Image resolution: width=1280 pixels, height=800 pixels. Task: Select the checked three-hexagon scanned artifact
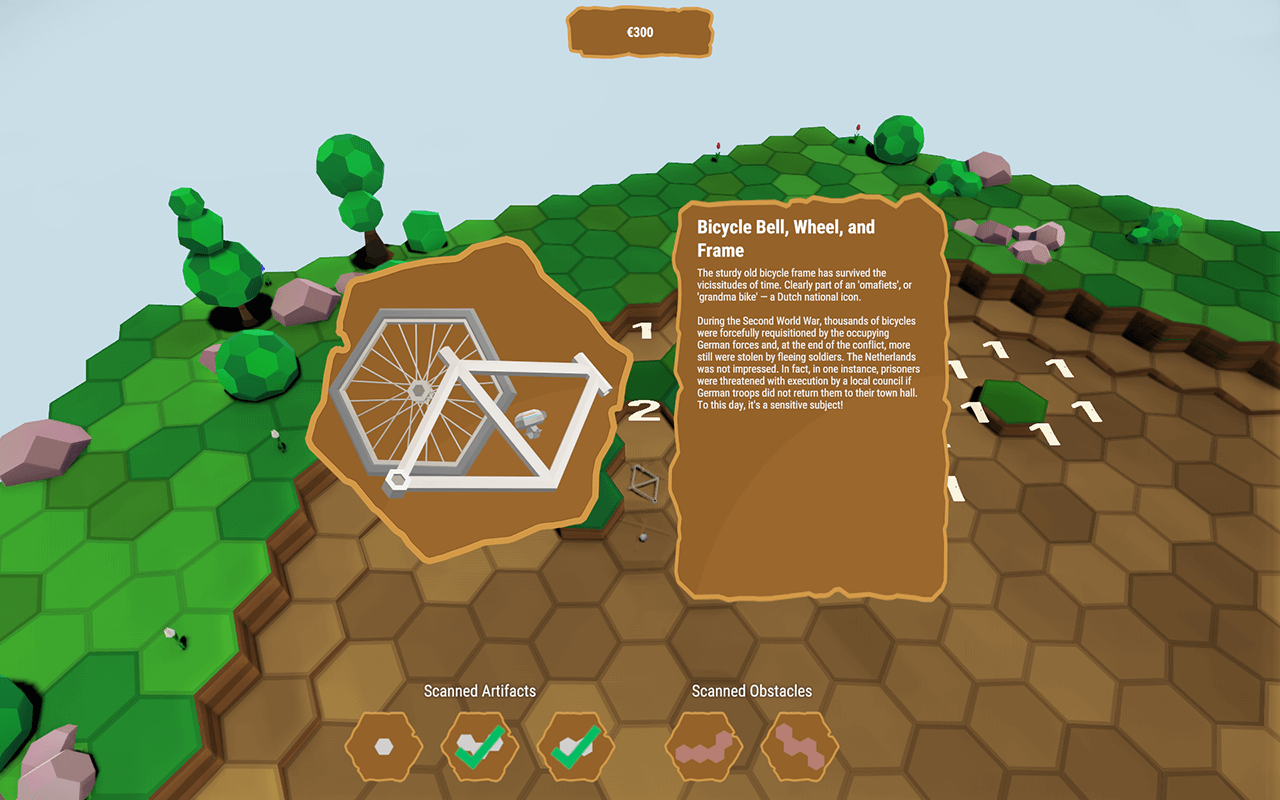point(480,746)
